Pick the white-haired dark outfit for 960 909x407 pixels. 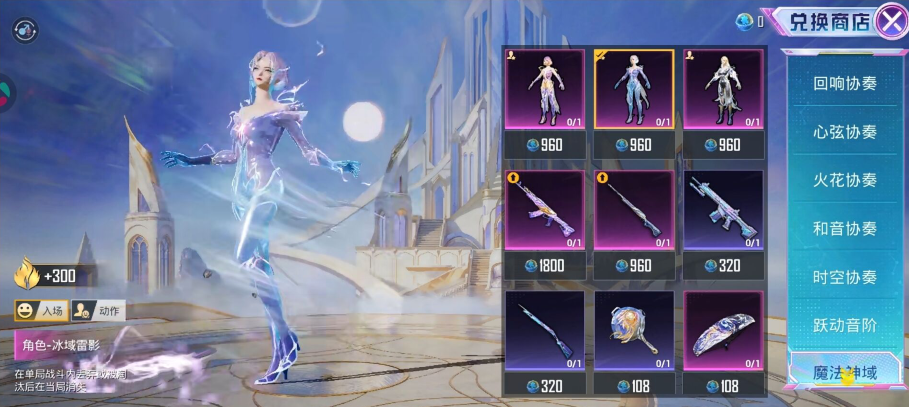tap(723, 90)
